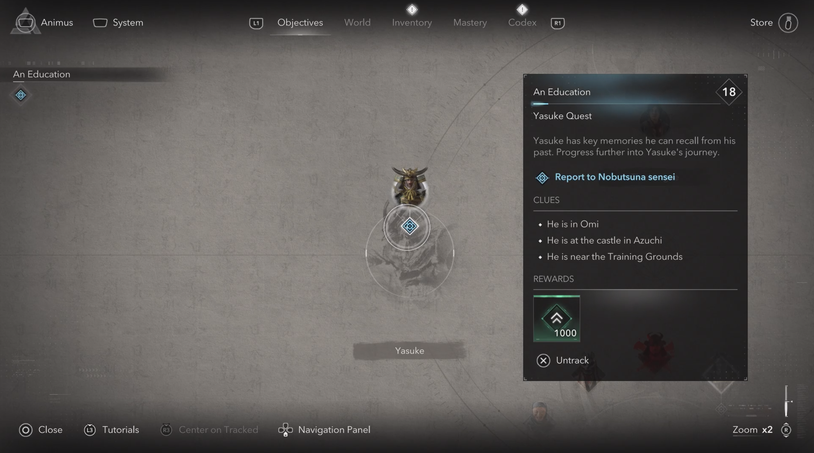Open the Store
This screenshot has width=814, height=453.
774,22
